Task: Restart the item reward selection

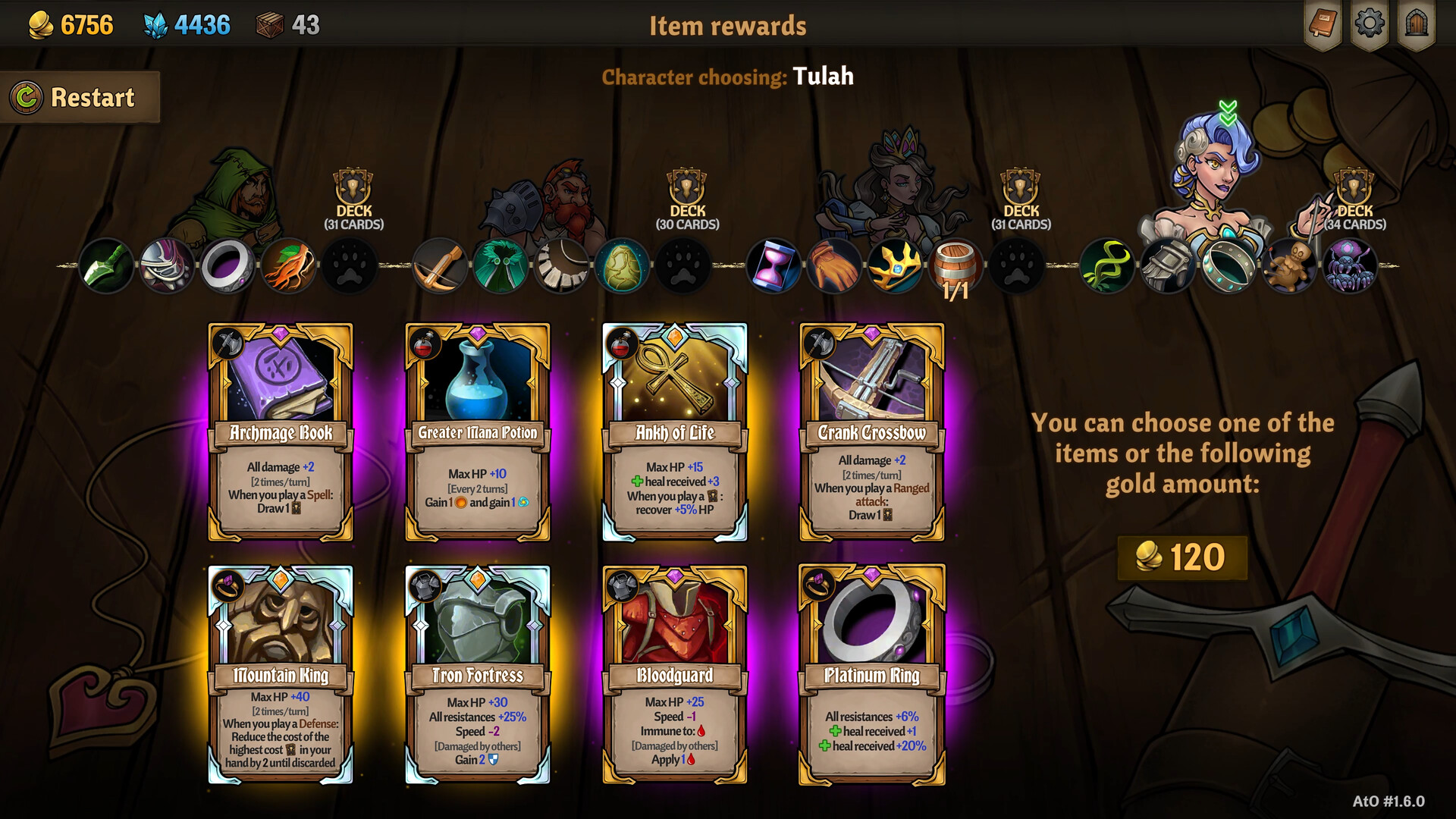Action: 80,97
